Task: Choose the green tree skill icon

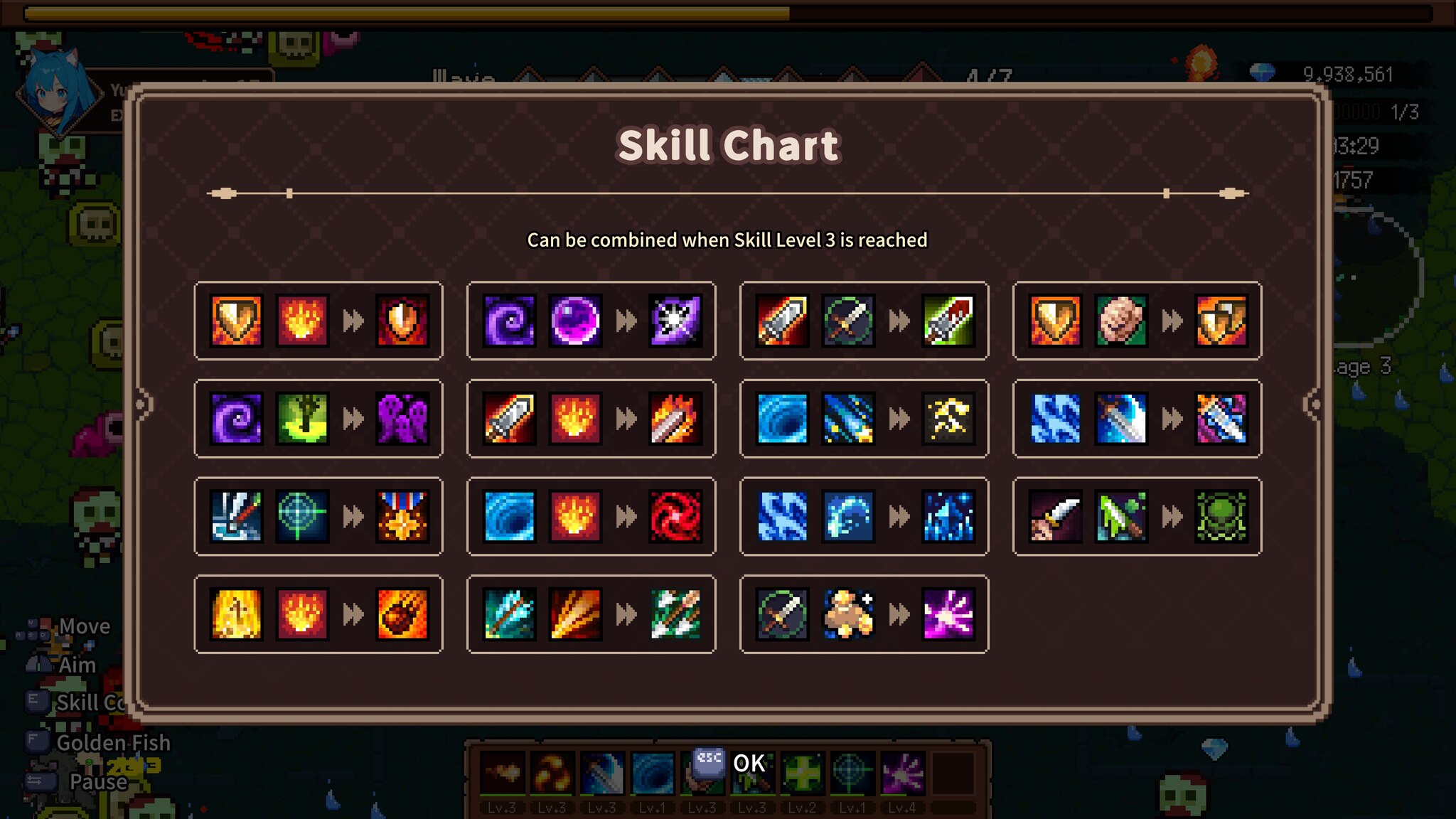Action: [x=302, y=418]
